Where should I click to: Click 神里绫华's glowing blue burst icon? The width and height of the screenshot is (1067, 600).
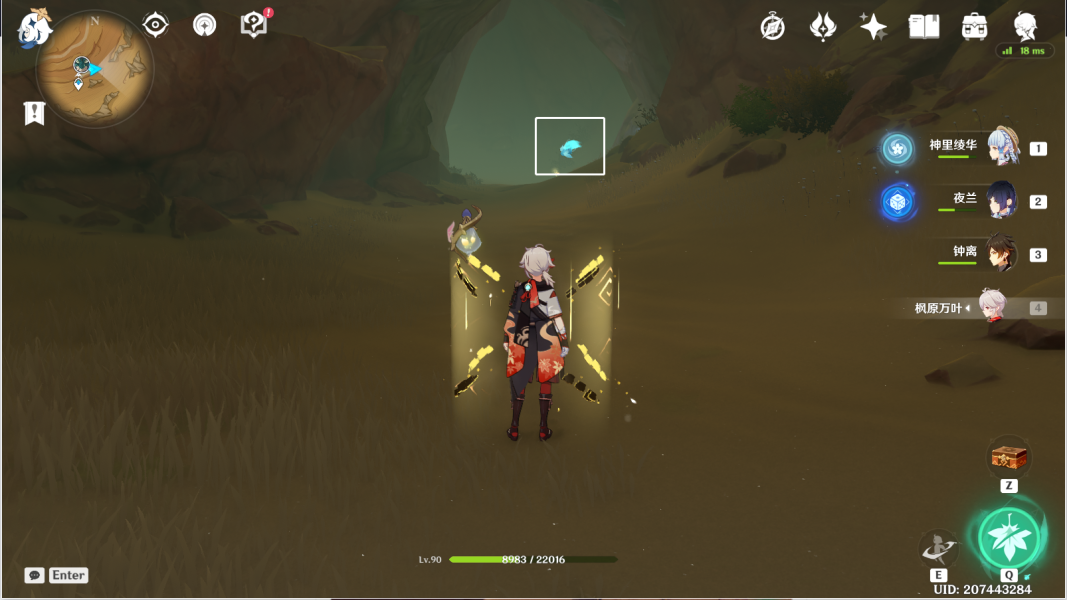[898, 149]
